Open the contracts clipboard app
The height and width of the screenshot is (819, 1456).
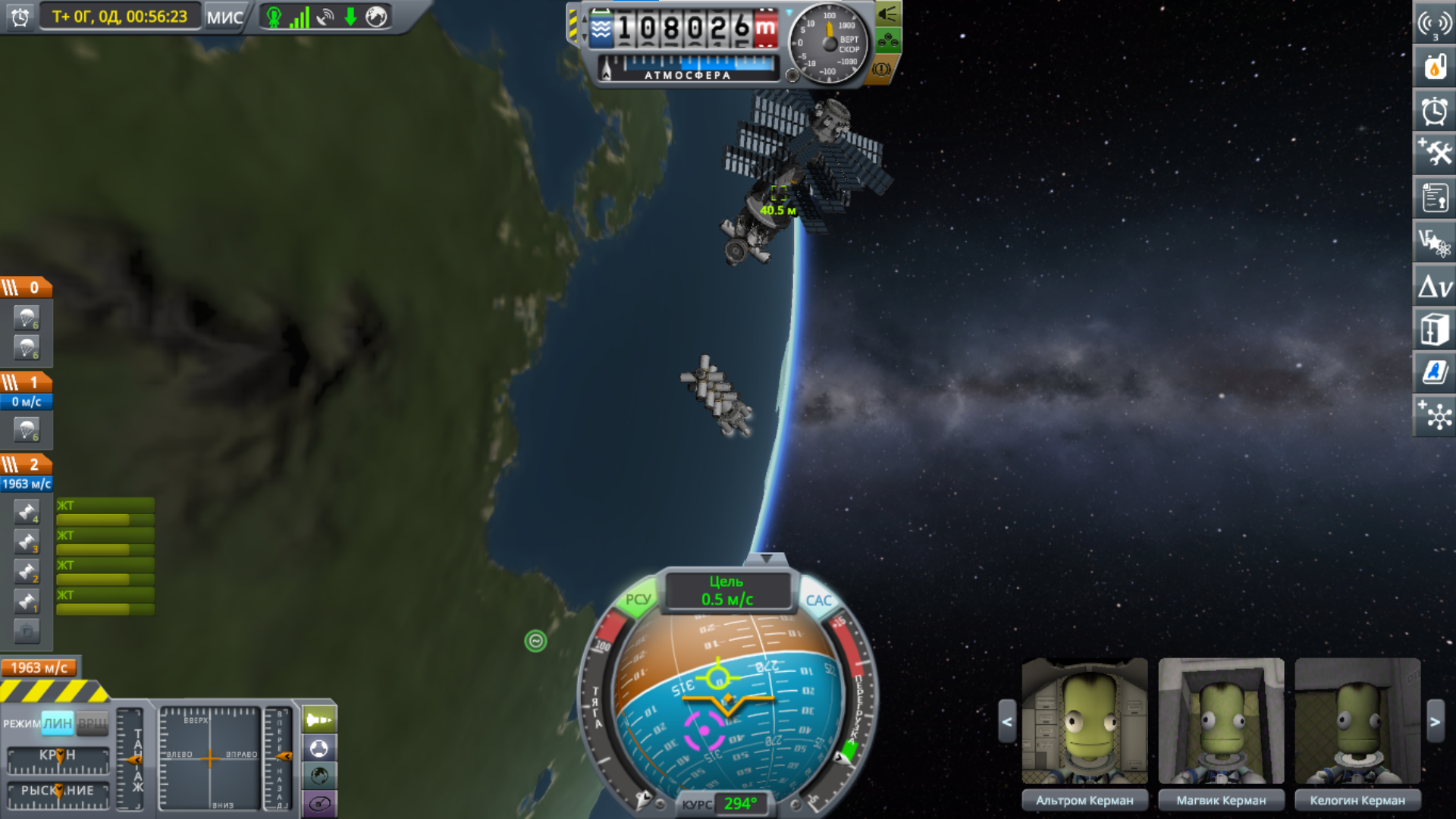pyautogui.click(x=1435, y=199)
